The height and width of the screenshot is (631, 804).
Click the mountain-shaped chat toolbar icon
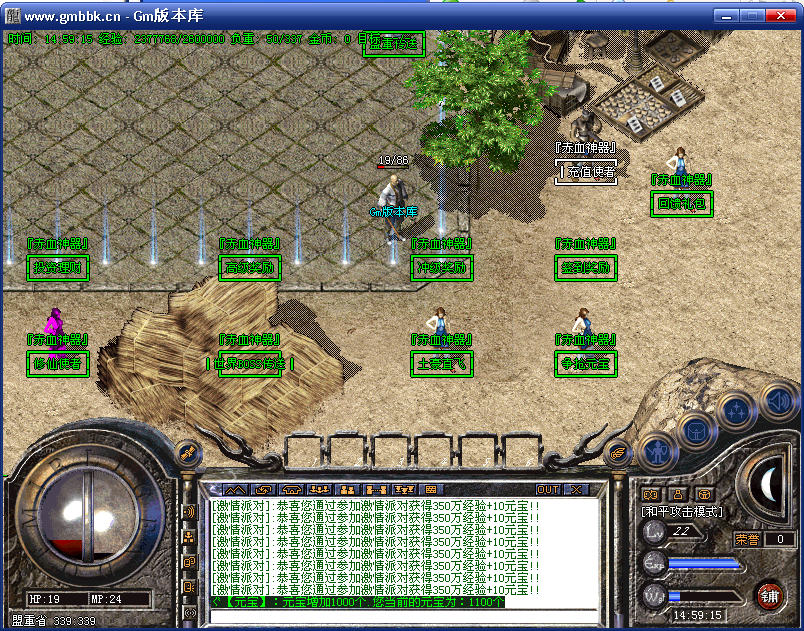tap(235, 490)
